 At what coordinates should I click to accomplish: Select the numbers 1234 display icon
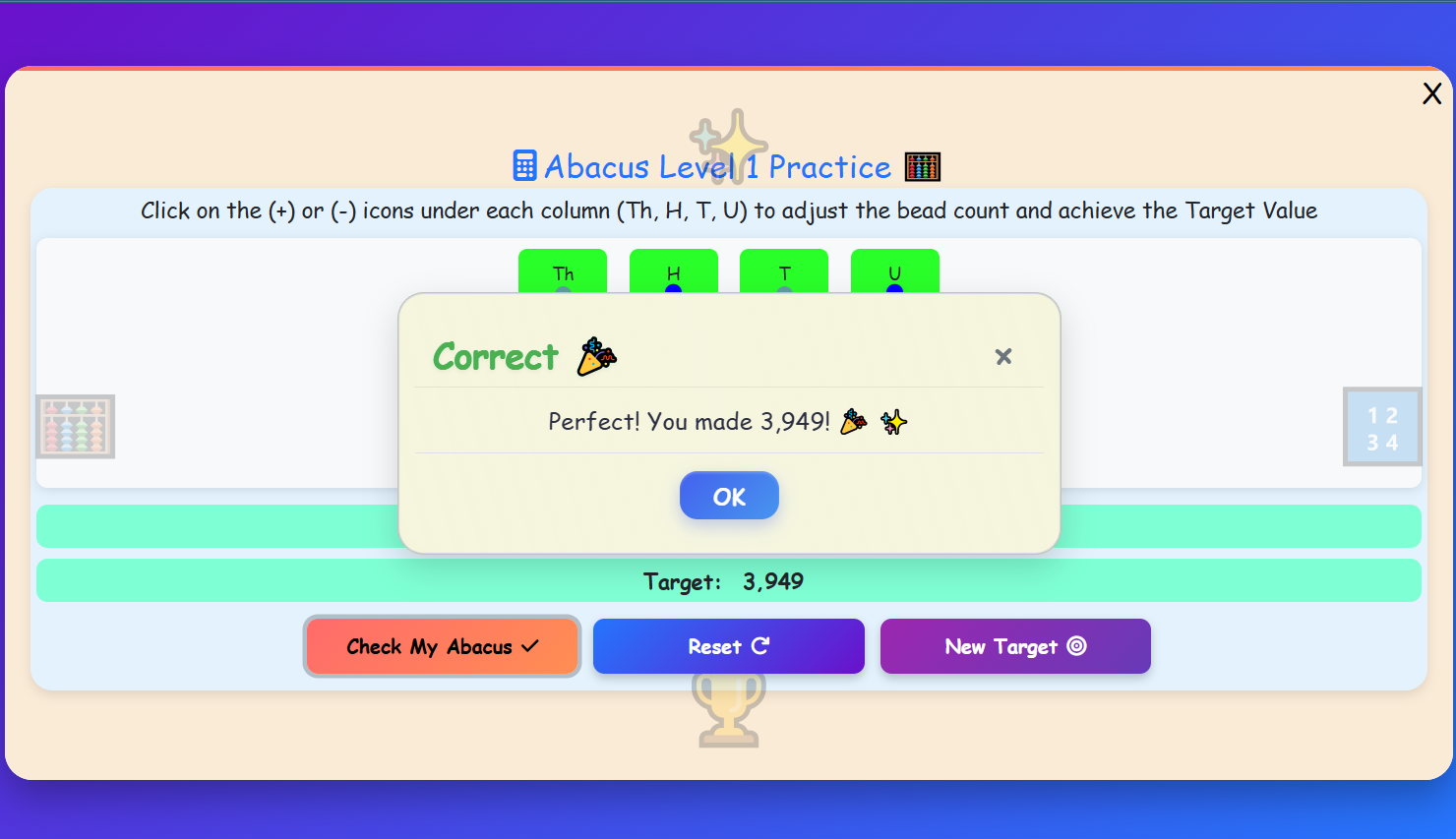click(x=1381, y=427)
